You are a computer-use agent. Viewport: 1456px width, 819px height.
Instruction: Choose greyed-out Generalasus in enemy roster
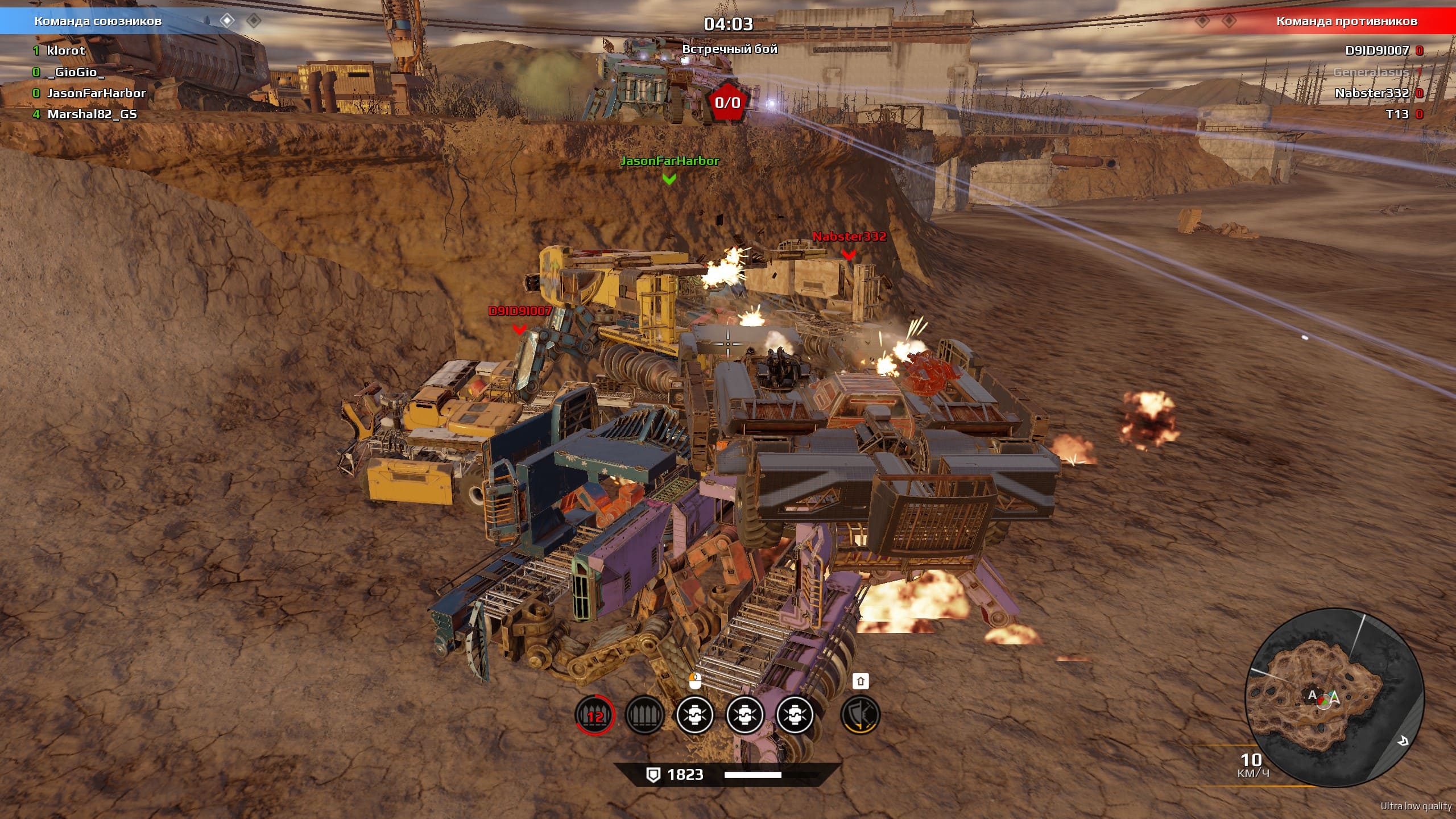click(x=1371, y=72)
